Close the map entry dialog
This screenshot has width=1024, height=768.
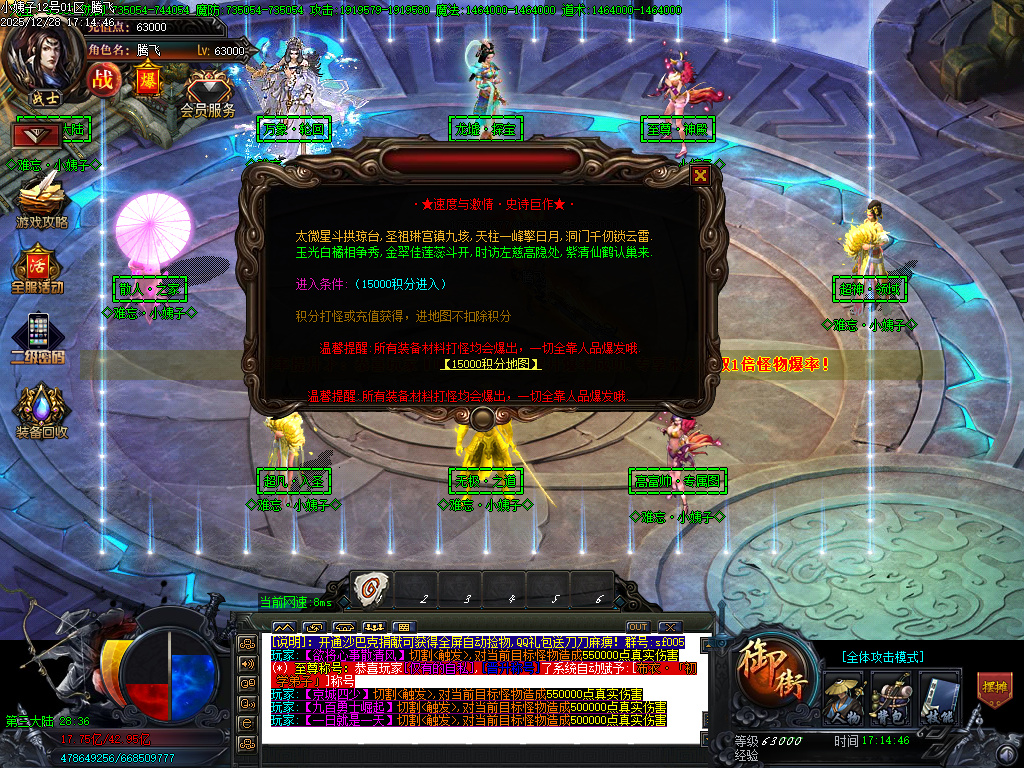(701, 176)
